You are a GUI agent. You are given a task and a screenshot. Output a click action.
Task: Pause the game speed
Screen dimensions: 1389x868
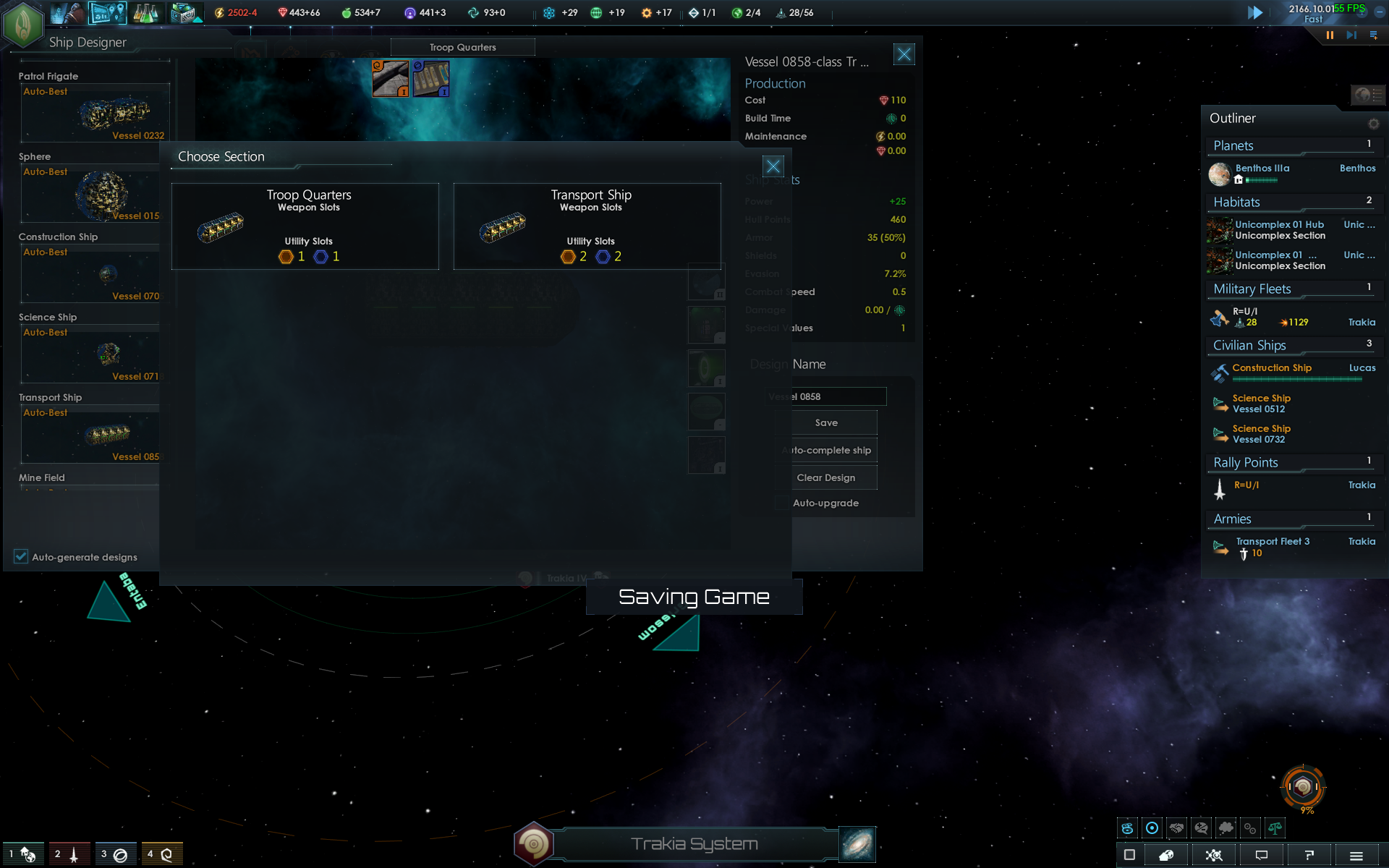pyautogui.click(x=1330, y=35)
